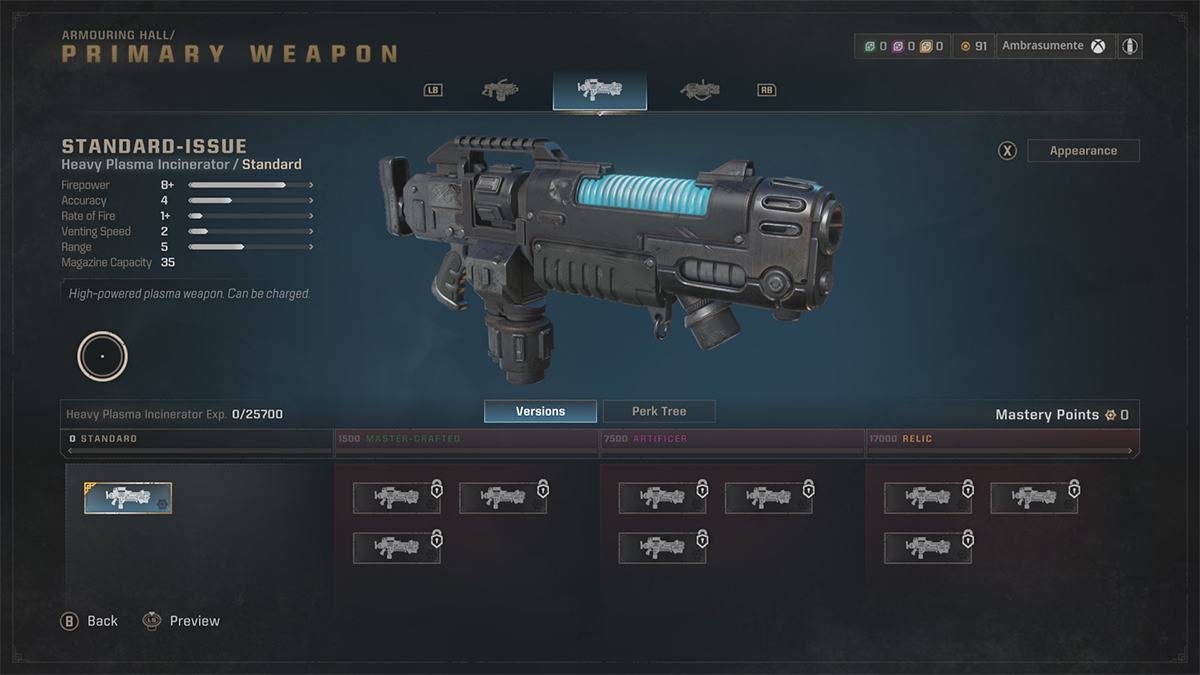The width and height of the screenshot is (1200, 675).
Task: Open the Appearance customization button
Action: pos(1083,151)
